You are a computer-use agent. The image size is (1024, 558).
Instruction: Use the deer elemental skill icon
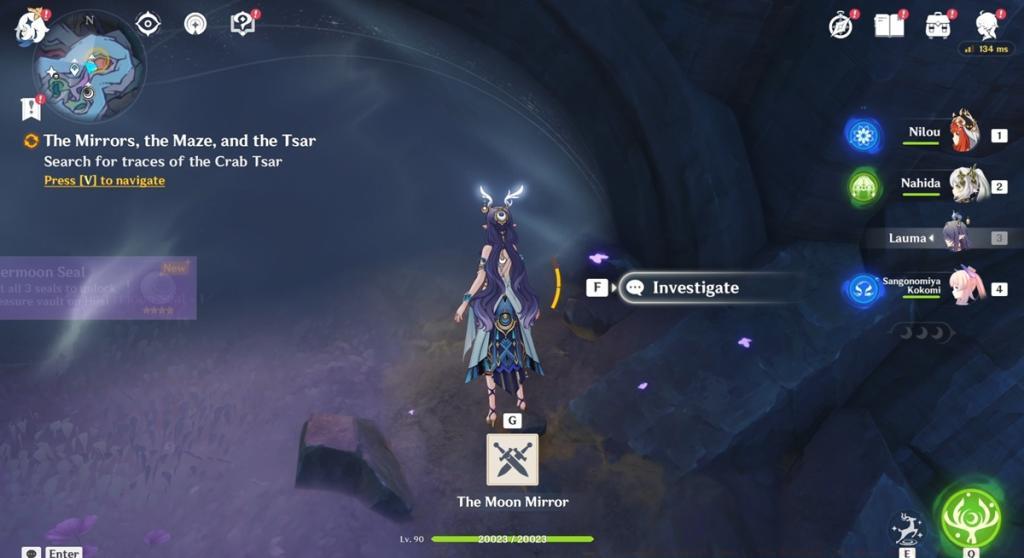[905, 527]
